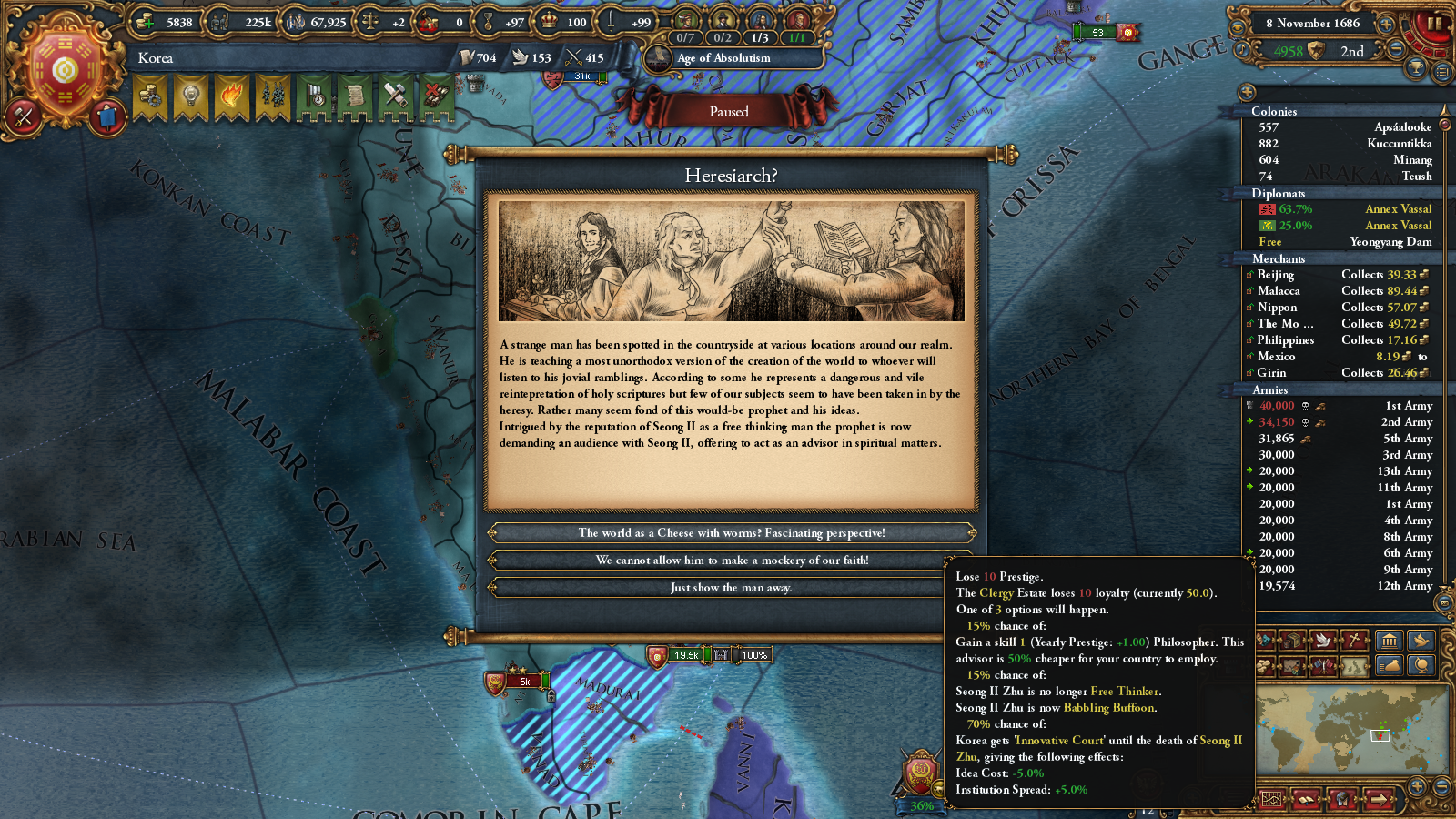
Task: Toggle the terrain map mode thumbnail
Action: coord(1353,667)
